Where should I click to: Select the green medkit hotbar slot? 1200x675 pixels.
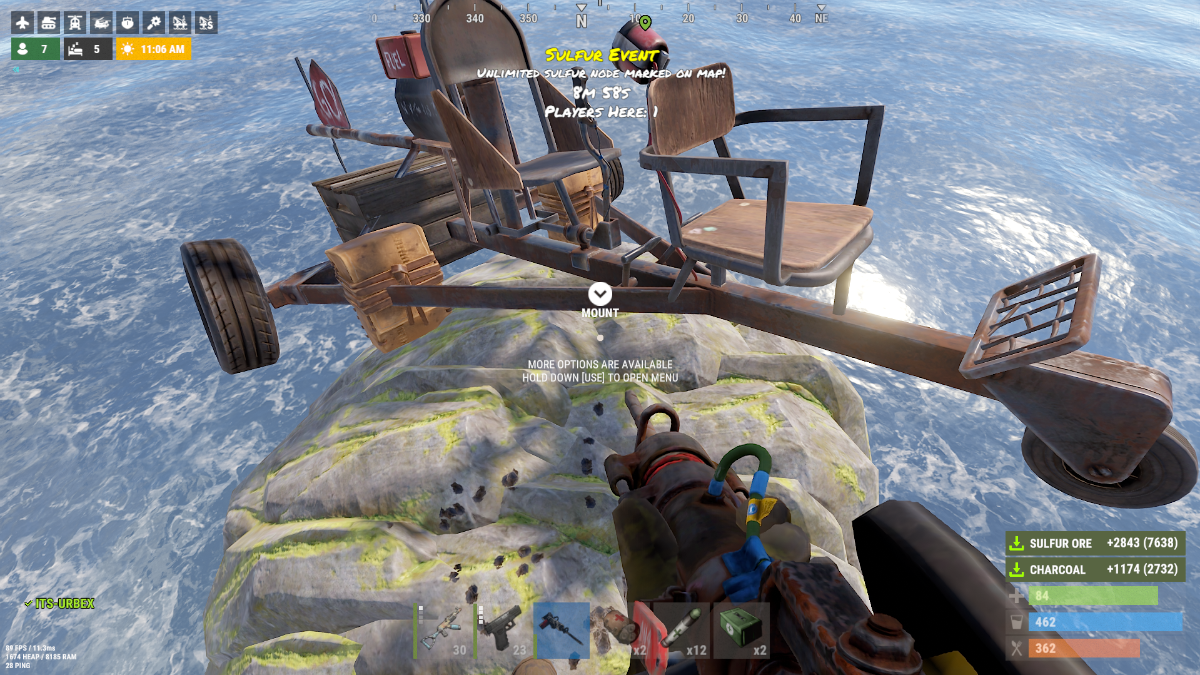pyautogui.click(x=741, y=630)
